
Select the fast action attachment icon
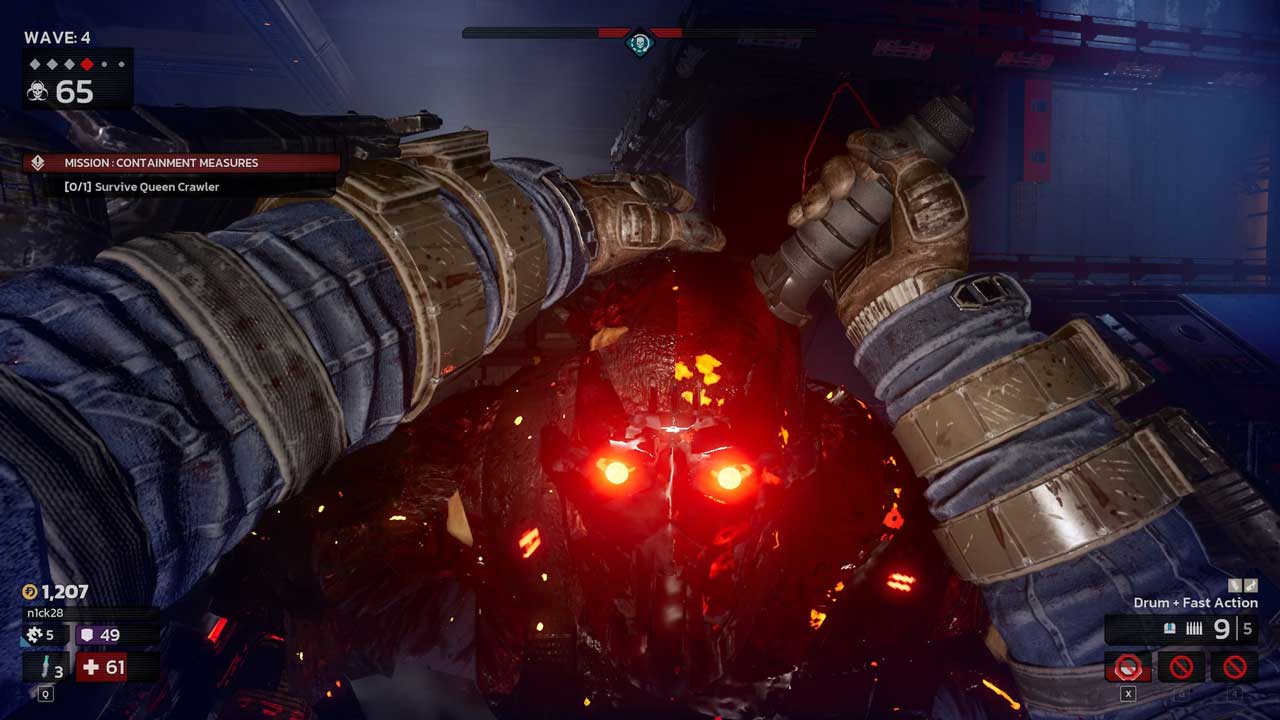coord(1249,585)
